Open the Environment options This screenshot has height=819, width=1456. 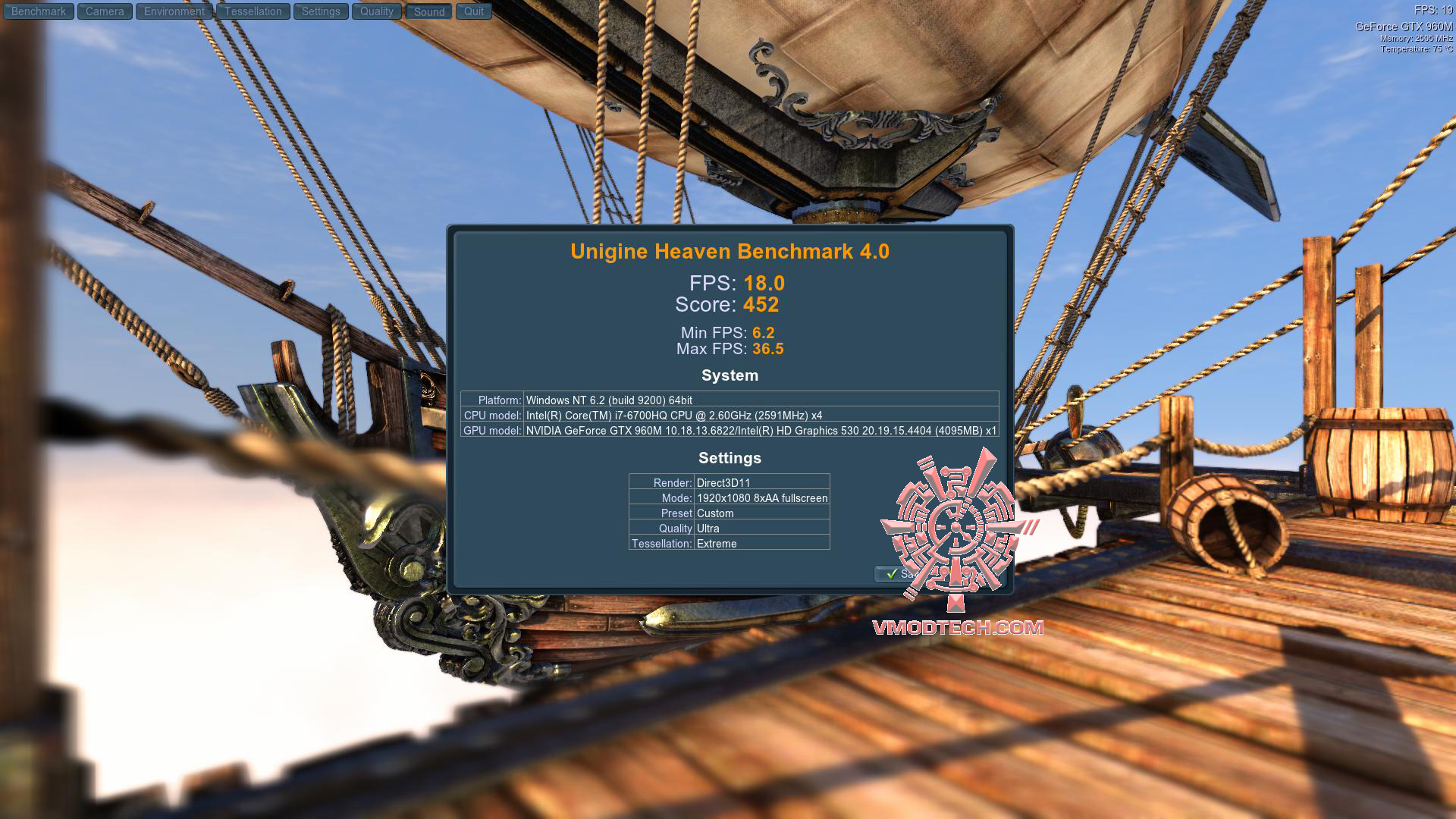coord(174,11)
